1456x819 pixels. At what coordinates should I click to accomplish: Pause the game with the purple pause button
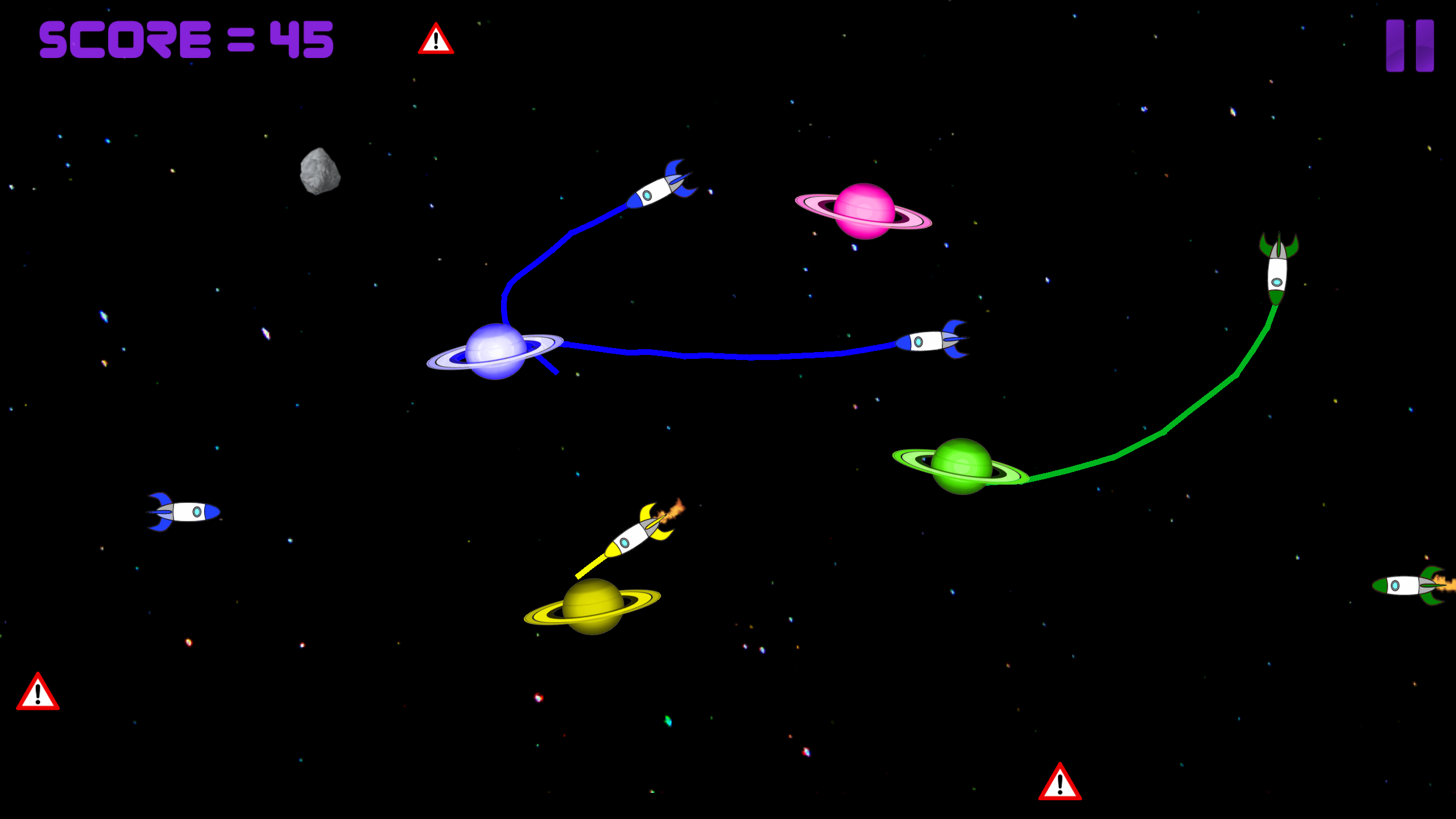(1409, 45)
